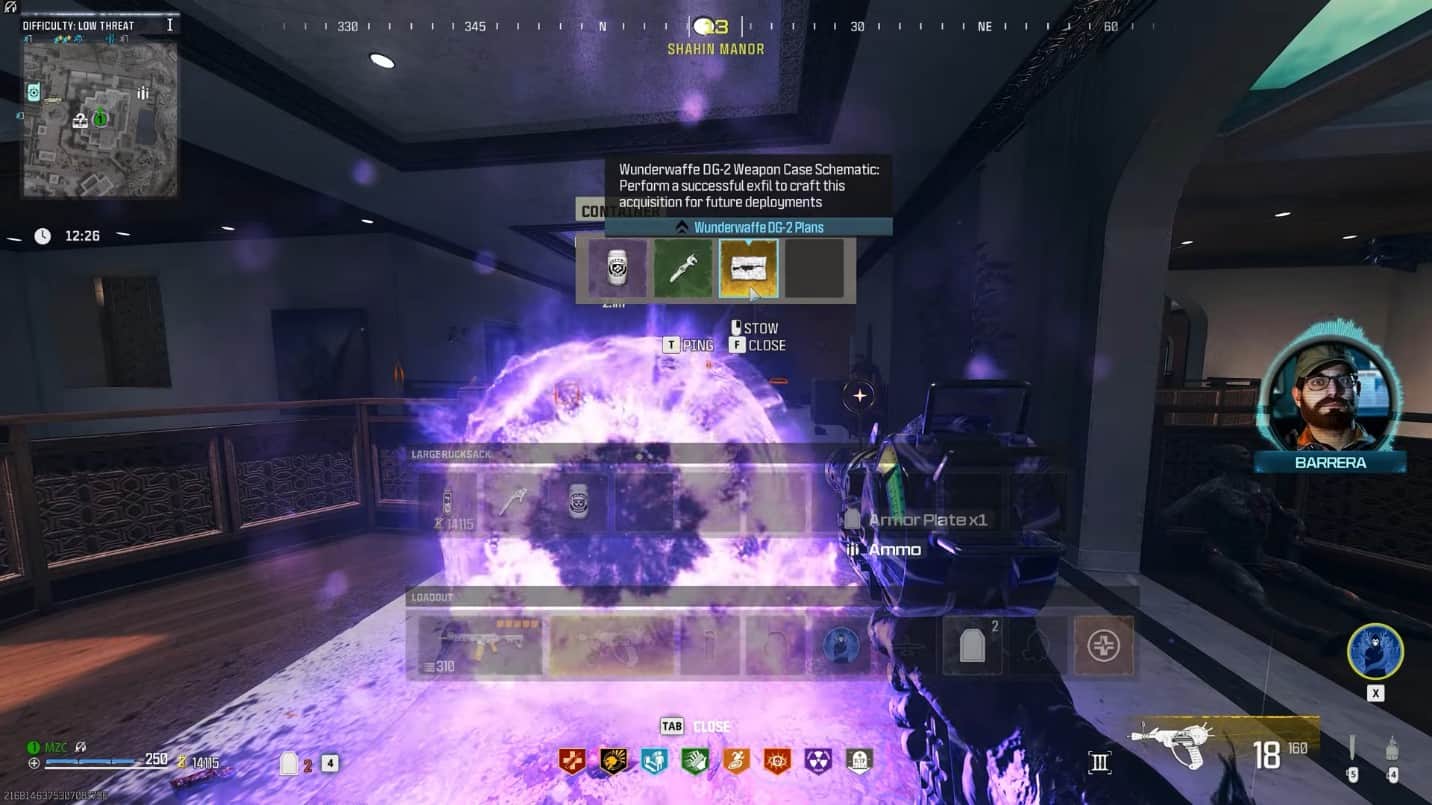Click the canned perk drink in the container
This screenshot has height=805, width=1432.
pyautogui.click(x=616, y=267)
